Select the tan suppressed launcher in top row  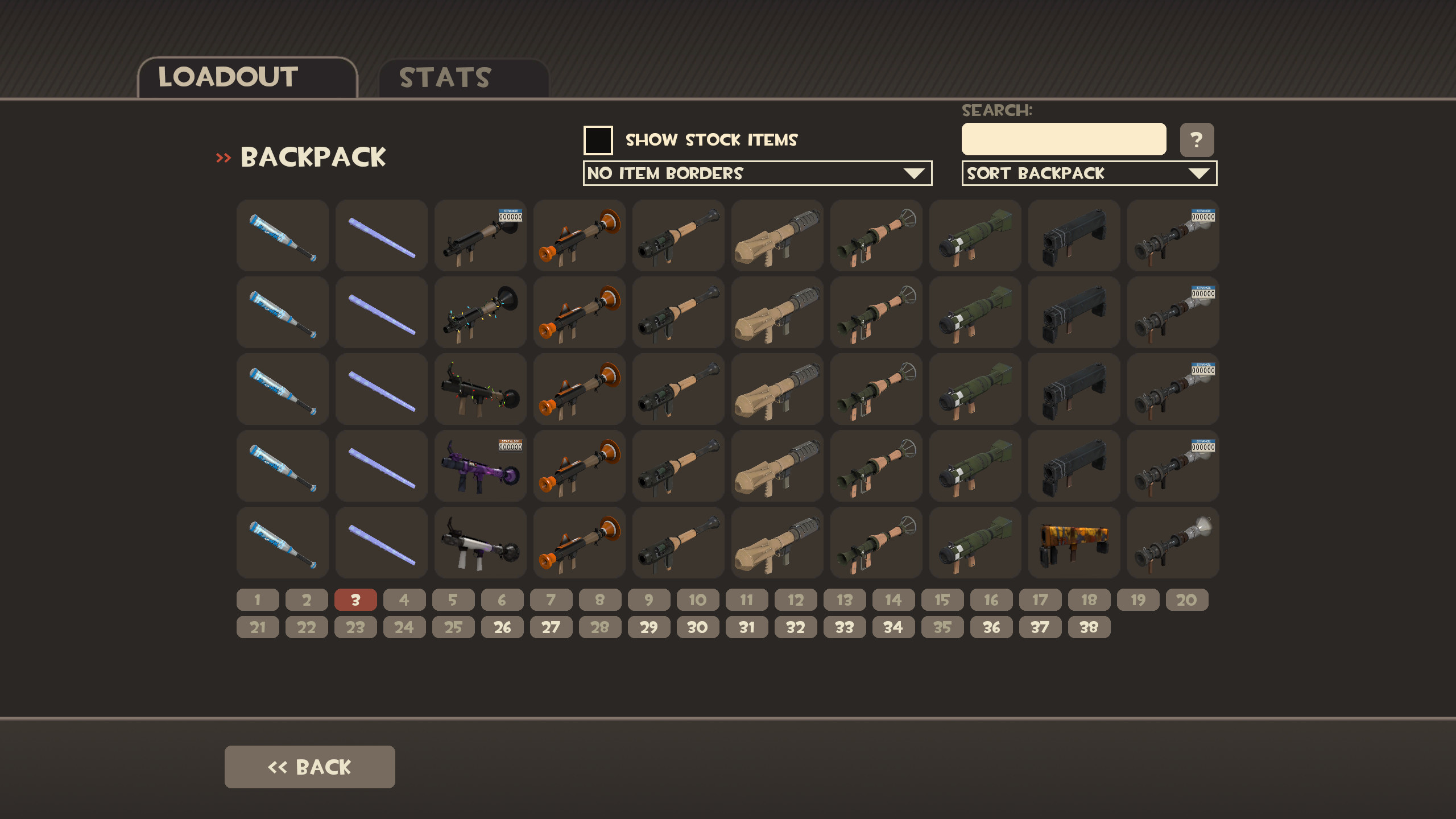click(777, 236)
